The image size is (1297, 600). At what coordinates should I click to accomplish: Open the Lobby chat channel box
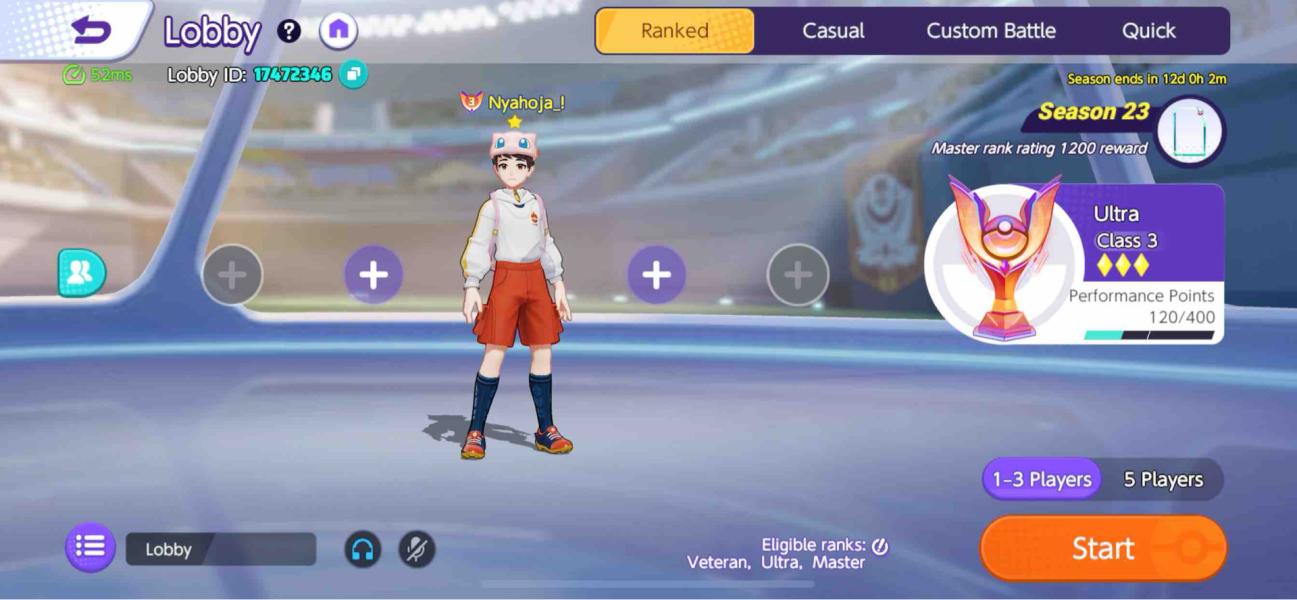(x=220, y=549)
